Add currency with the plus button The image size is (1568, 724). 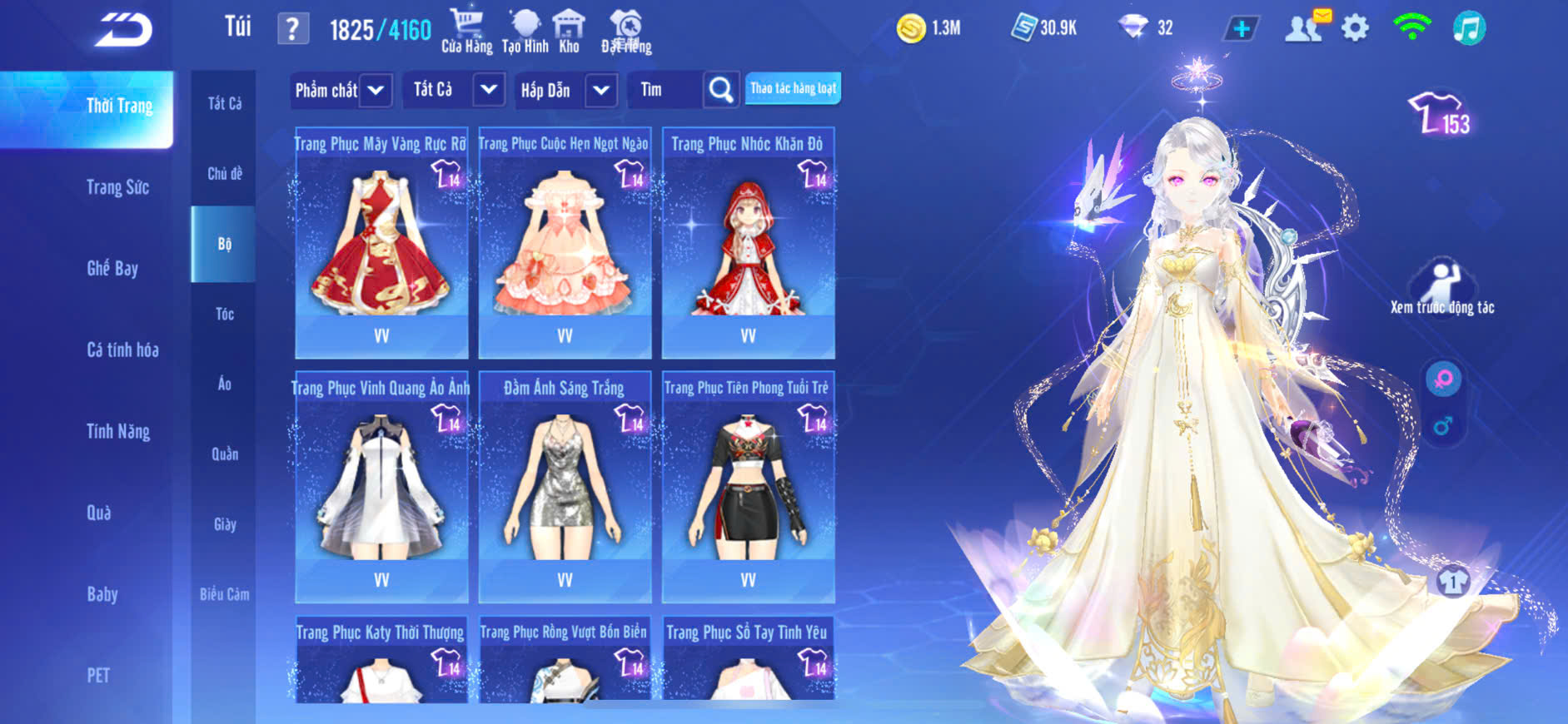[1241, 29]
